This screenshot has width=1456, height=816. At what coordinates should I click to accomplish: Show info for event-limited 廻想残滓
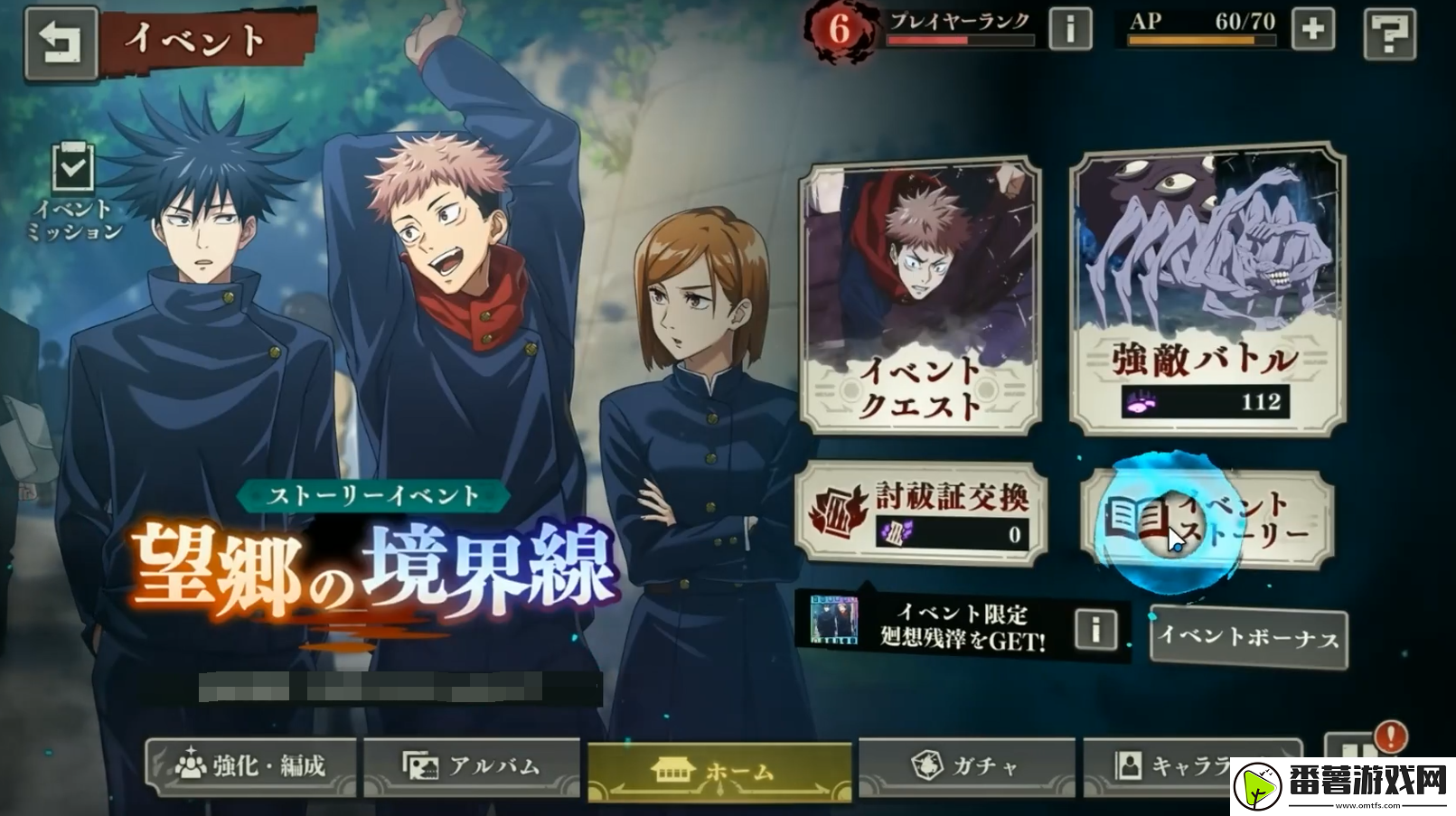click(x=1095, y=628)
